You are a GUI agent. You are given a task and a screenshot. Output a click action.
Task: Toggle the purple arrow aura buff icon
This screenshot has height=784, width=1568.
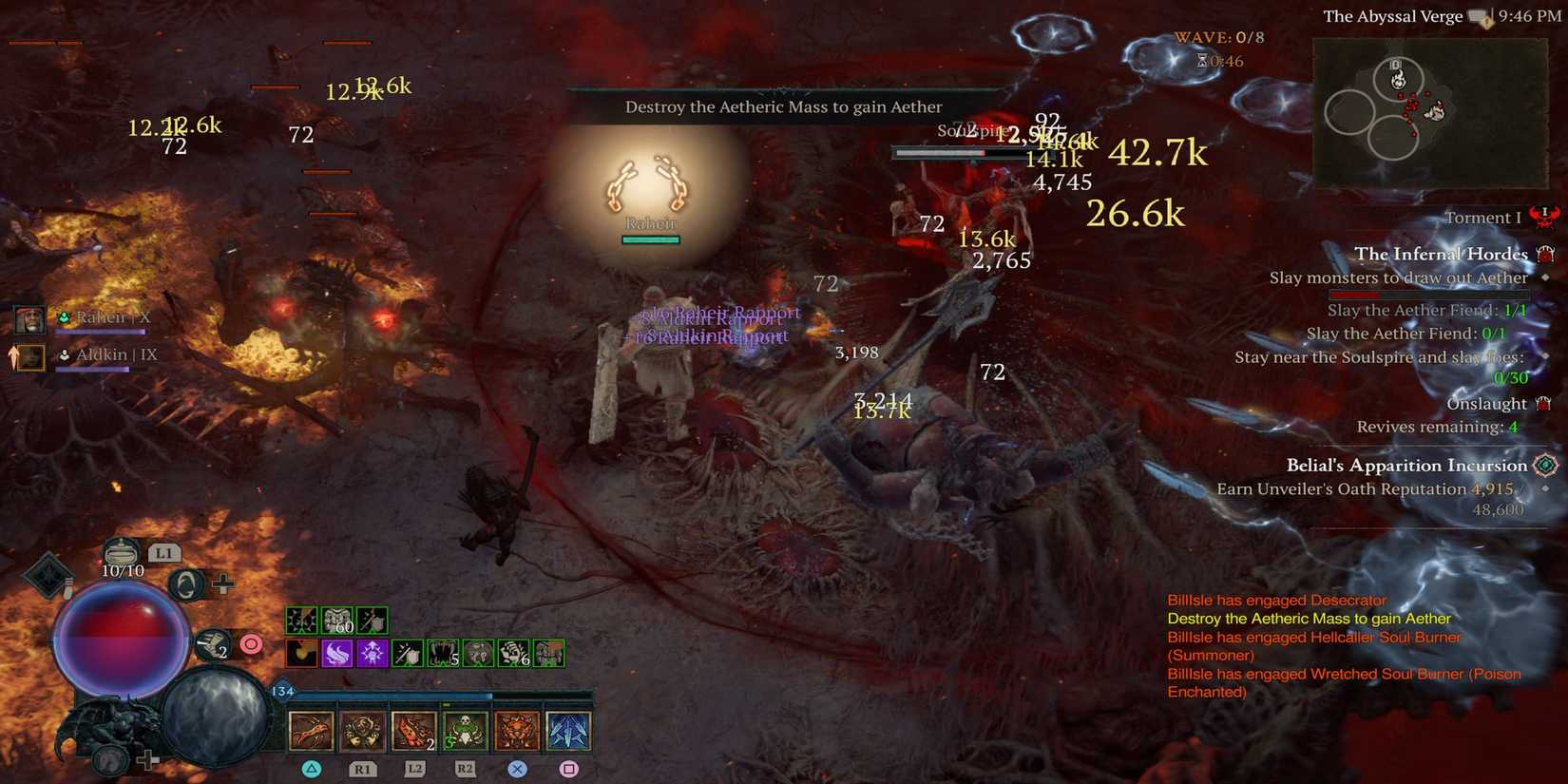pos(373,653)
